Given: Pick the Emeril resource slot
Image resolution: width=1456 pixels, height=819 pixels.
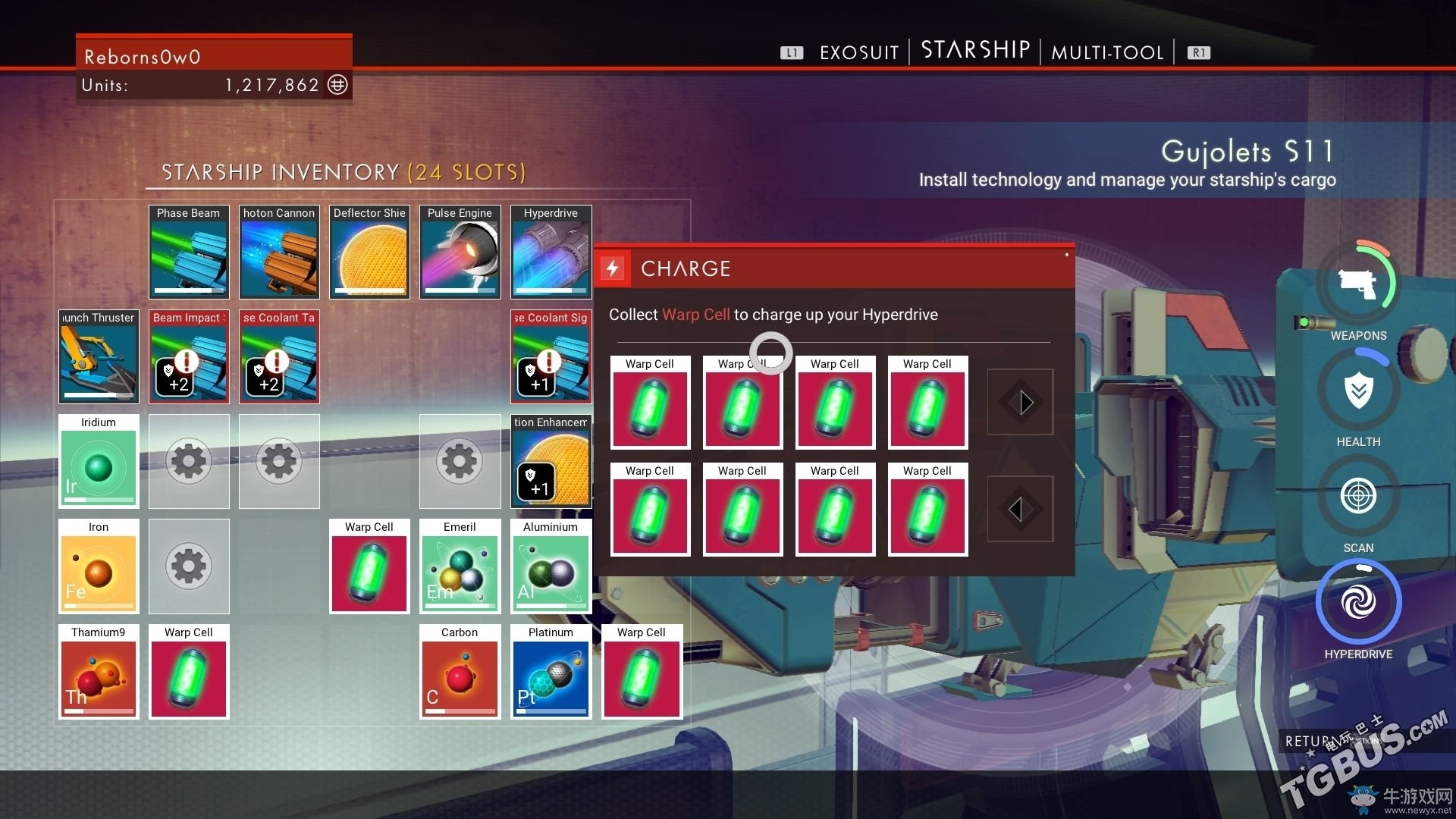Looking at the screenshot, I should point(460,566).
